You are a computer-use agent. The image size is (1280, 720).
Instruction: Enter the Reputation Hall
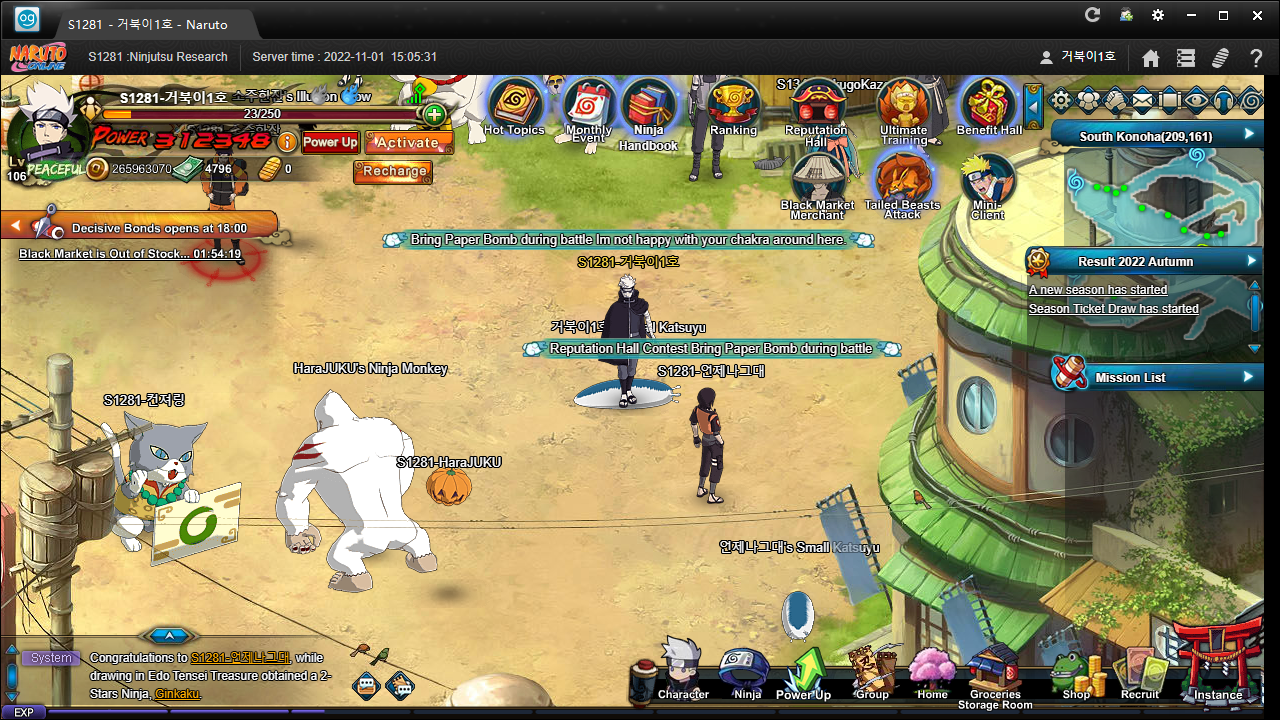817,105
